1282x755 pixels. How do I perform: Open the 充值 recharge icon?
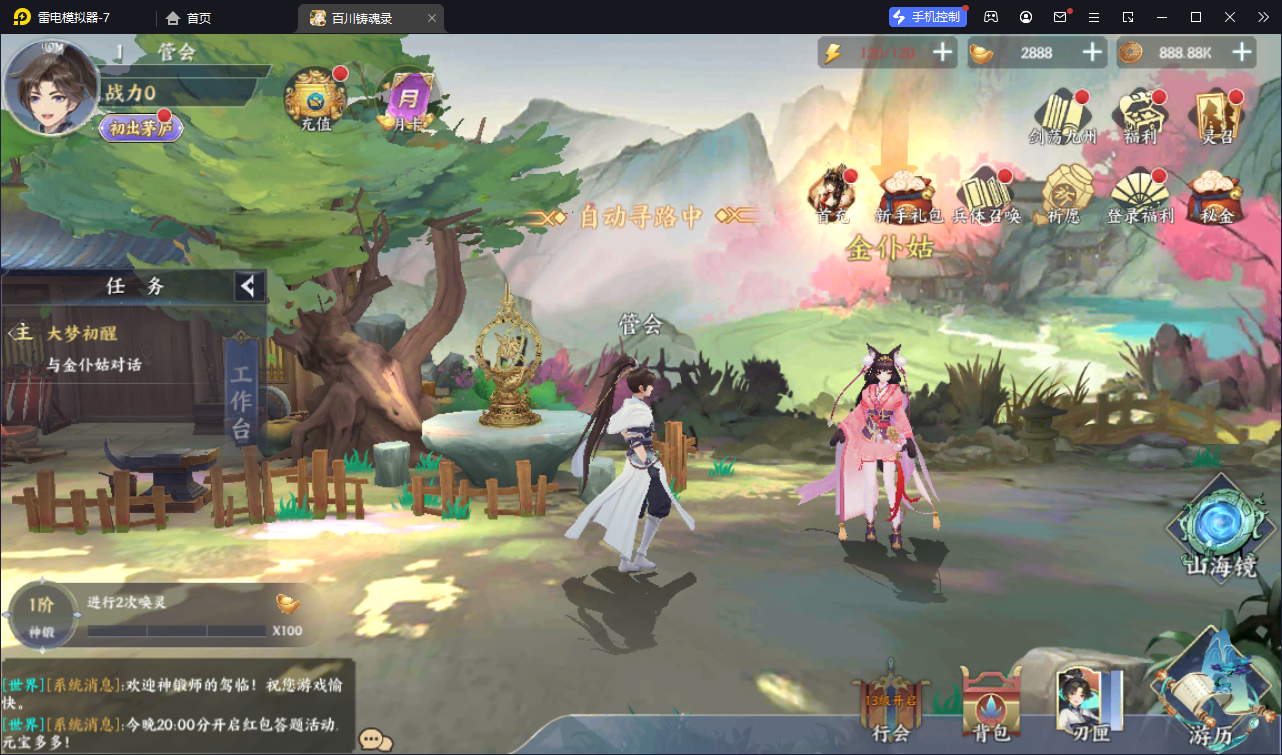pyautogui.click(x=315, y=98)
